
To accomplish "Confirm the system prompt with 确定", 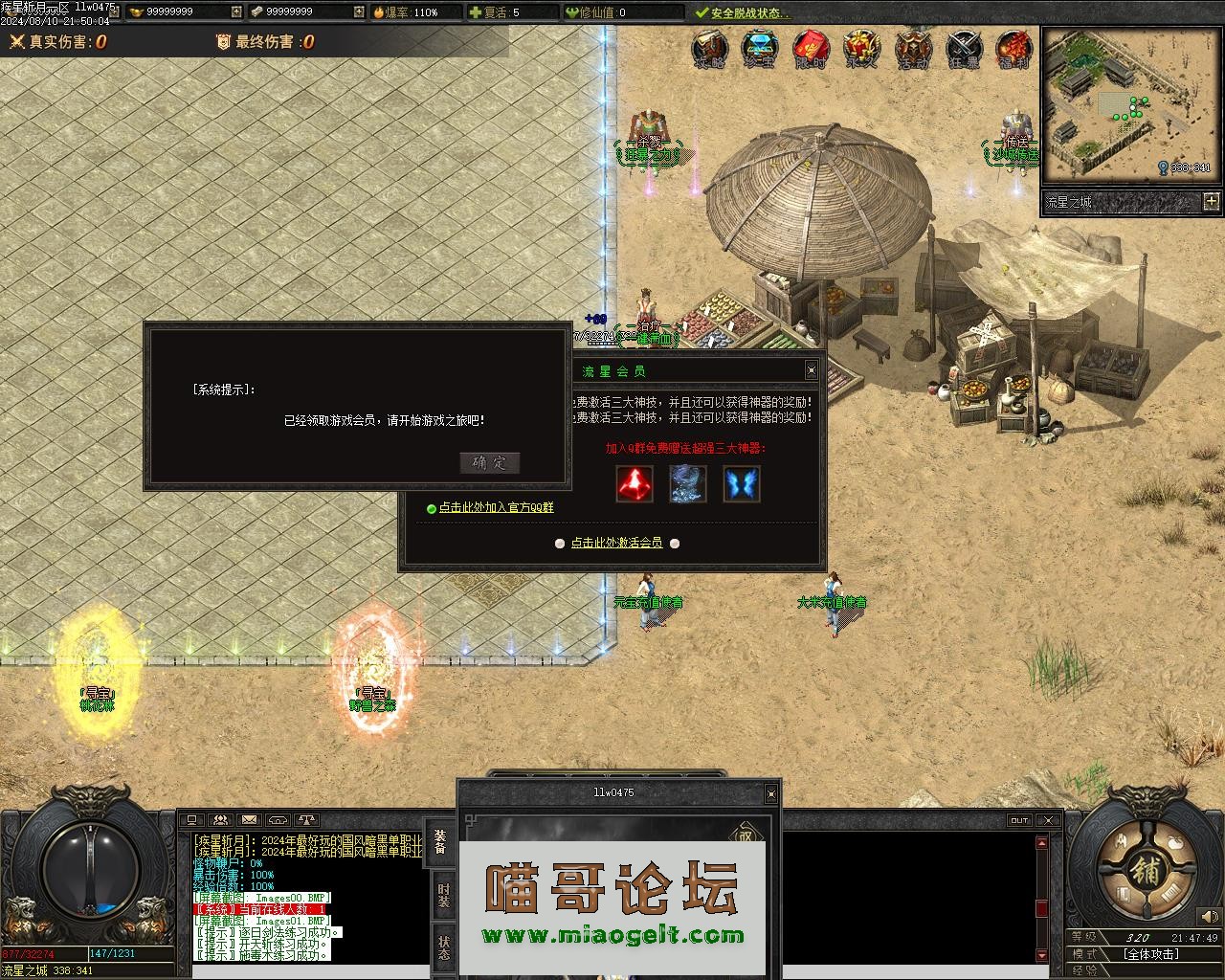I will click(489, 463).
